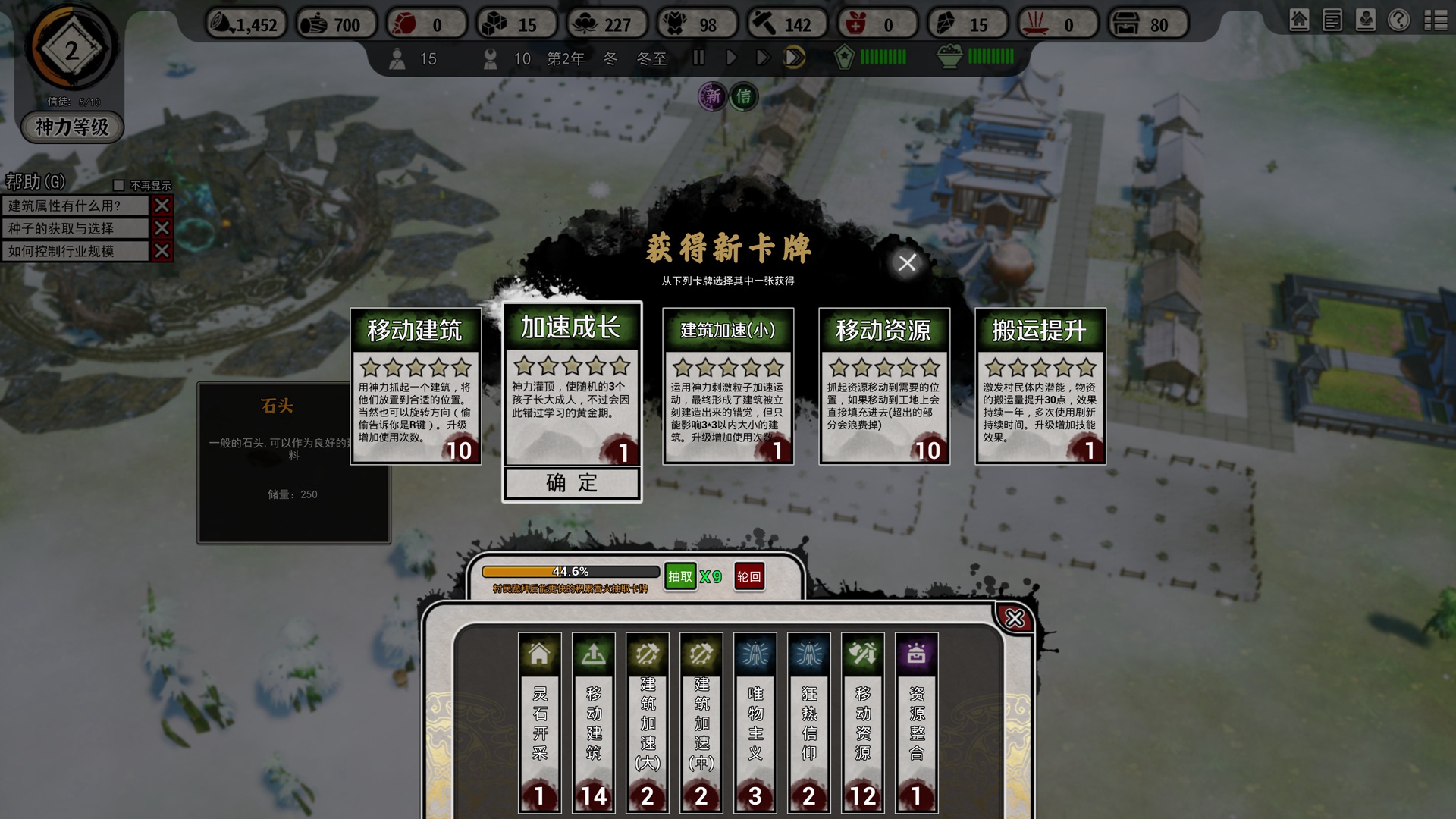This screenshot has width=1456, height=819.
Task: Select the 搬运提升 card
Action: click(x=1040, y=386)
